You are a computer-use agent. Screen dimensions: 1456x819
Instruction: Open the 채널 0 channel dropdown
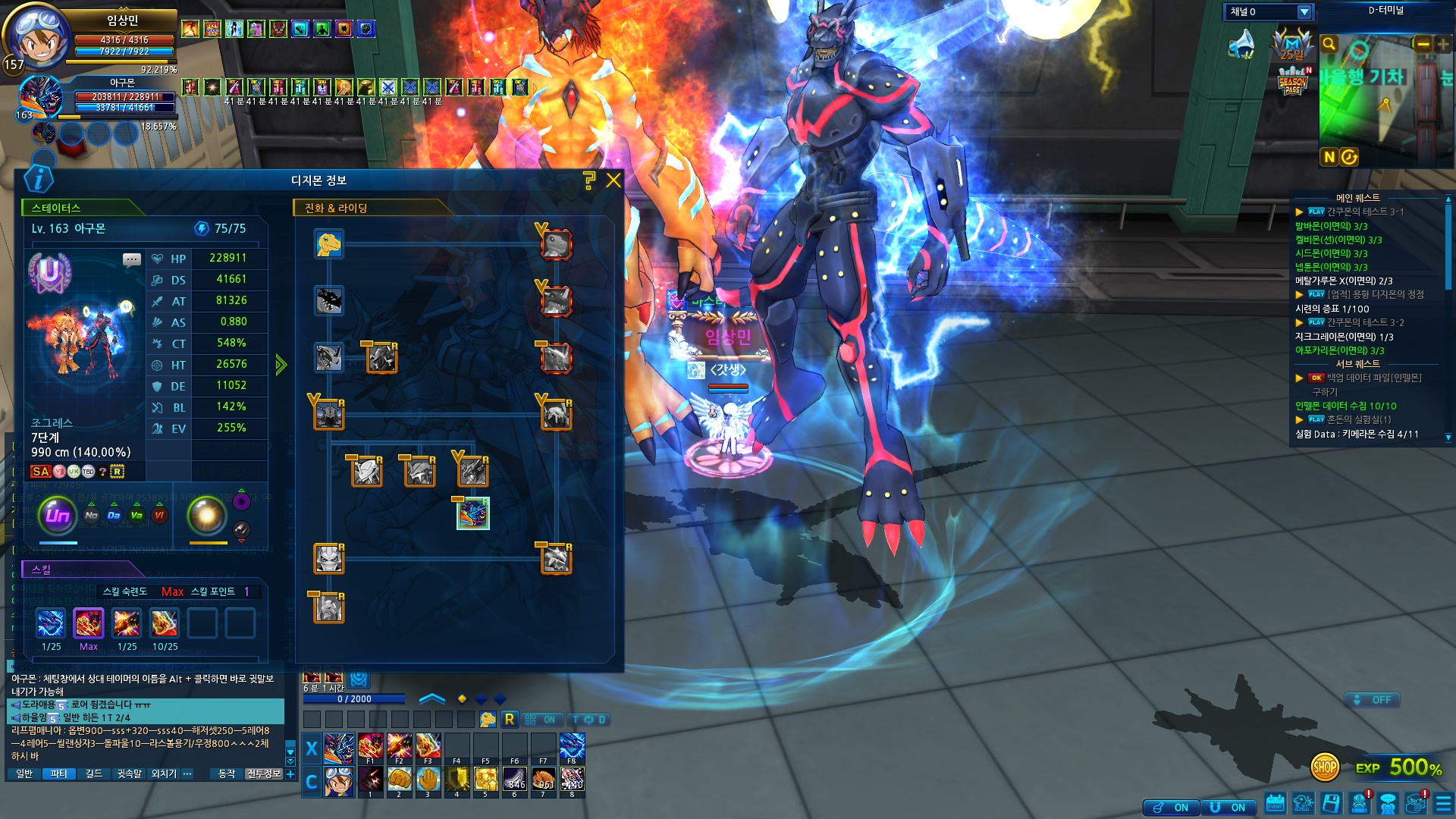(x=1304, y=12)
